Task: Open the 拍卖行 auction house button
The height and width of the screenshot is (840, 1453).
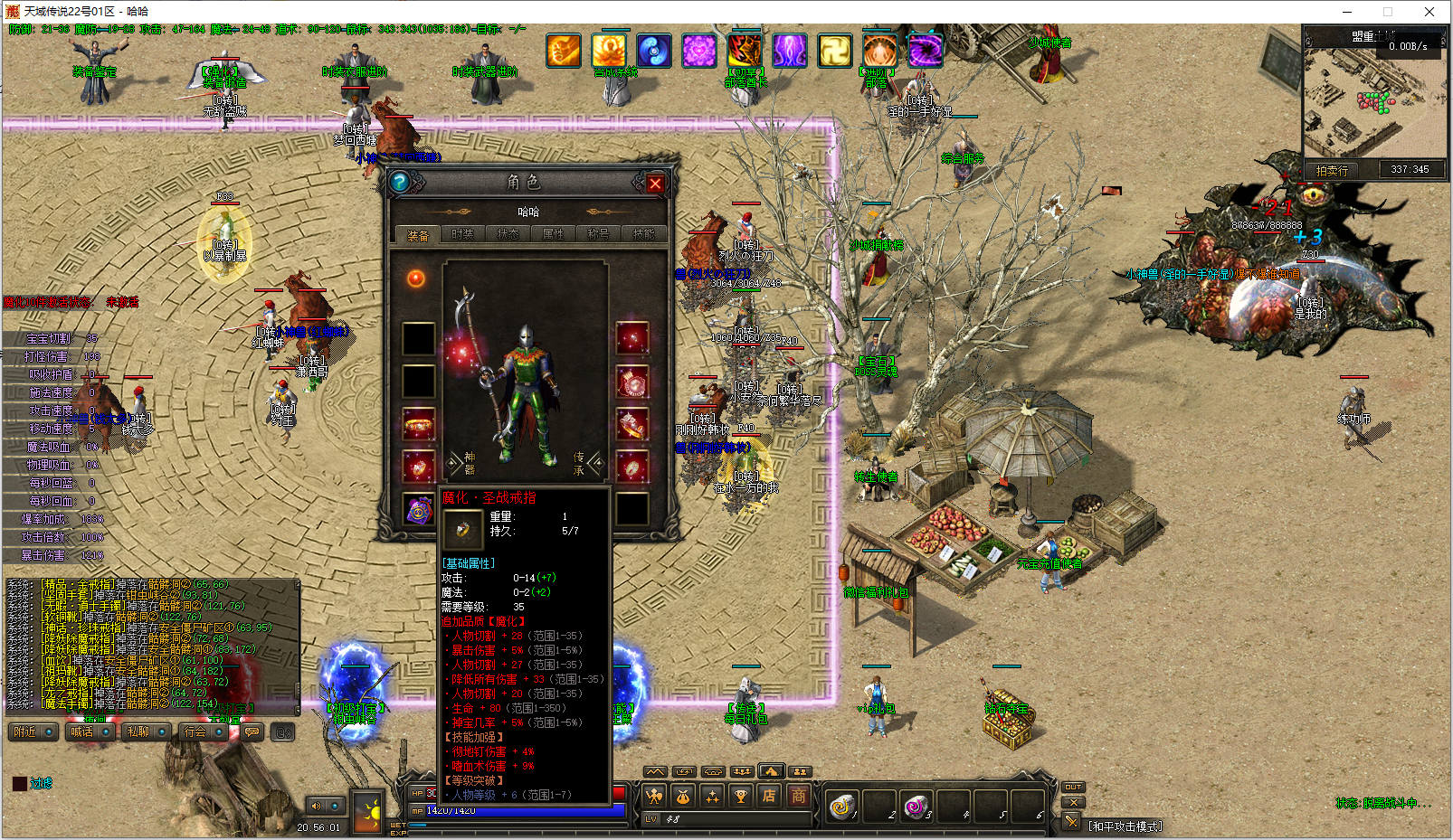Action: 1332,170
